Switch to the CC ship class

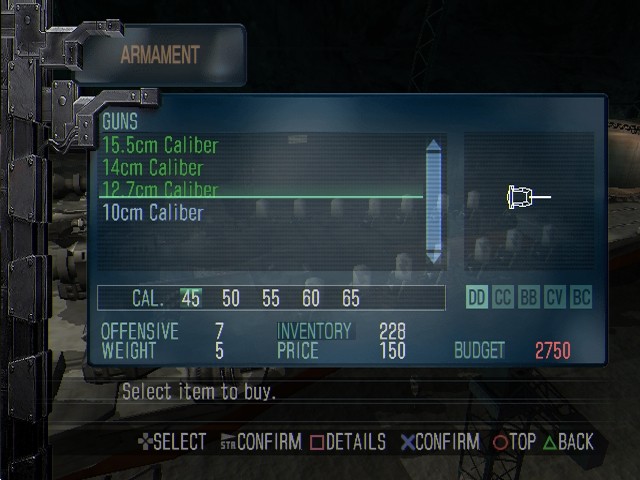[503, 298]
